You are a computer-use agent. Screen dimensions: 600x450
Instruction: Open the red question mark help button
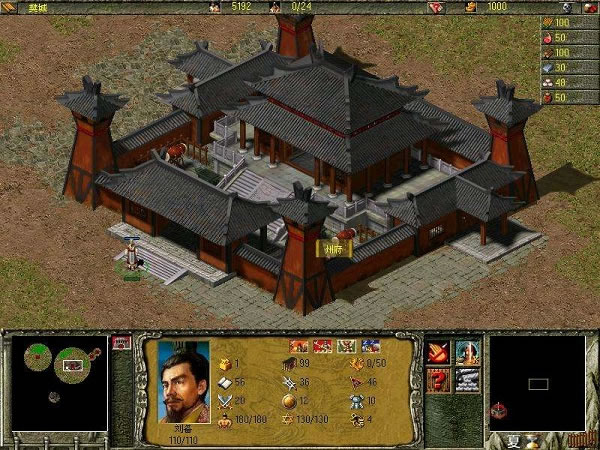(439, 381)
